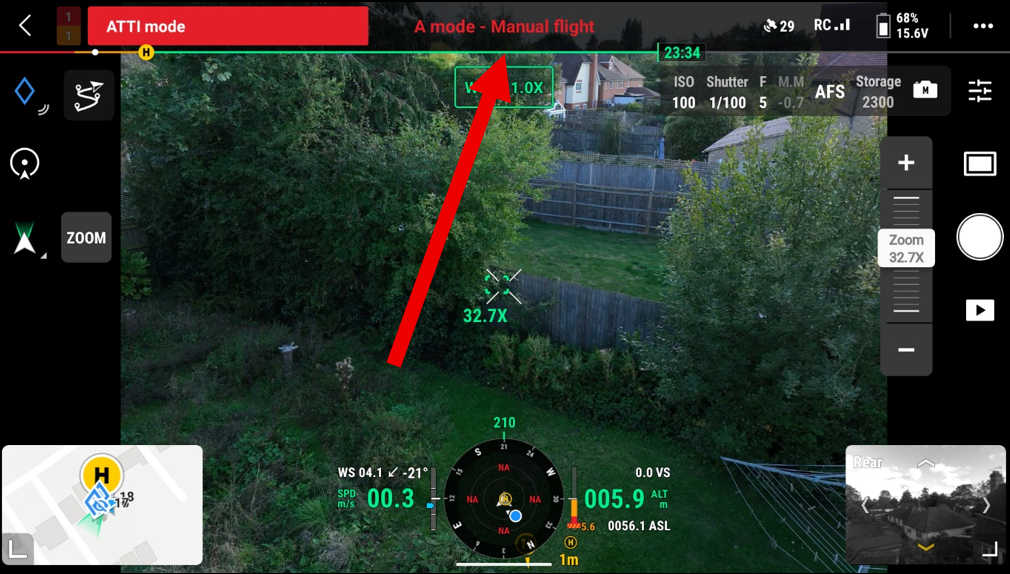The image size is (1010, 574).
Task: Tap the green aircraft heading arrow icon
Action: [x=25, y=240]
